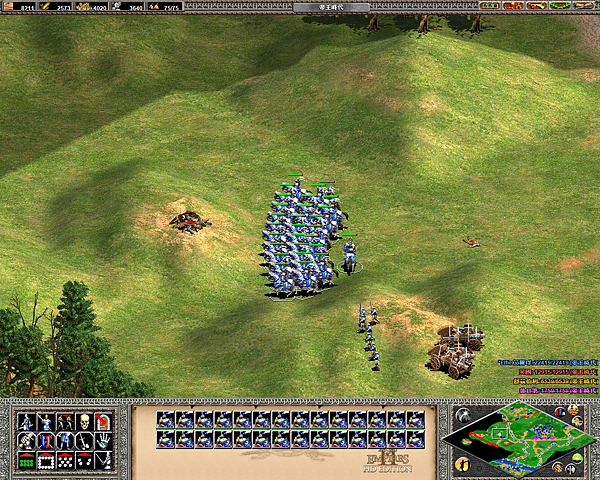The height and width of the screenshot is (480, 600).
Task: Click the sword soldier command in bottom row
Action: pyautogui.click(x=104, y=461)
